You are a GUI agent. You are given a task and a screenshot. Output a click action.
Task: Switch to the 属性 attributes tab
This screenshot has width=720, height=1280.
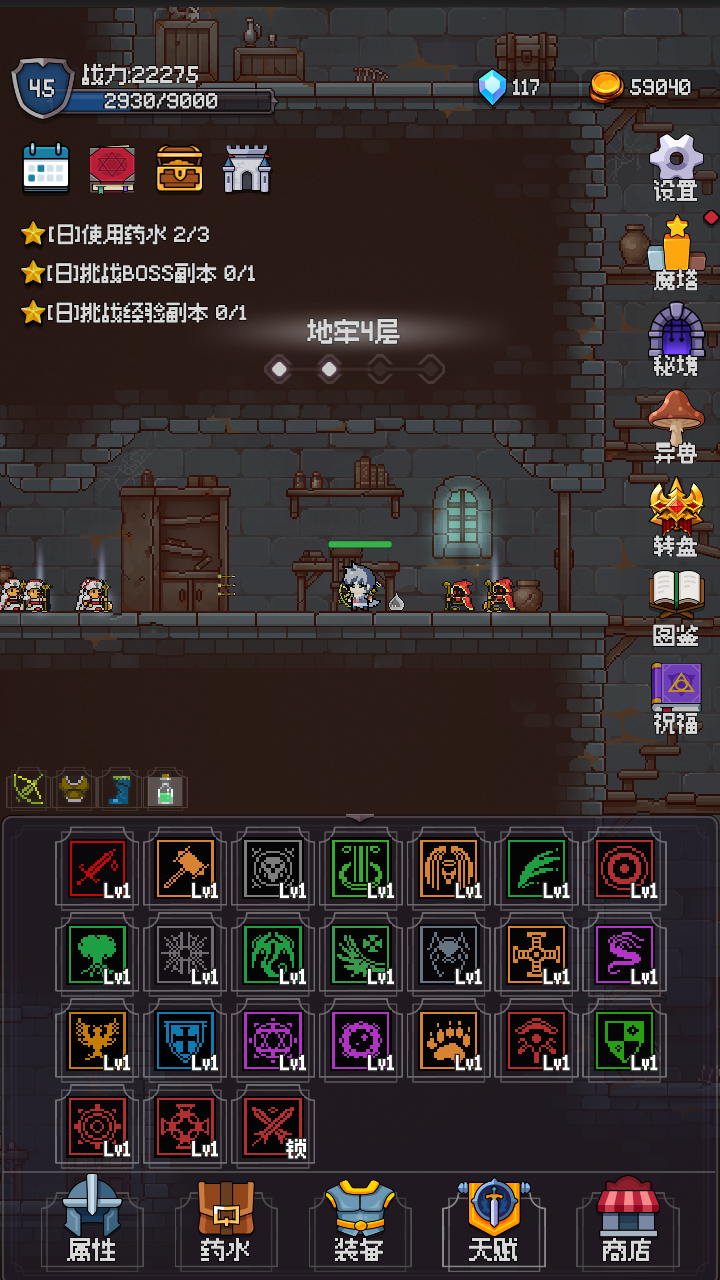point(91,1220)
